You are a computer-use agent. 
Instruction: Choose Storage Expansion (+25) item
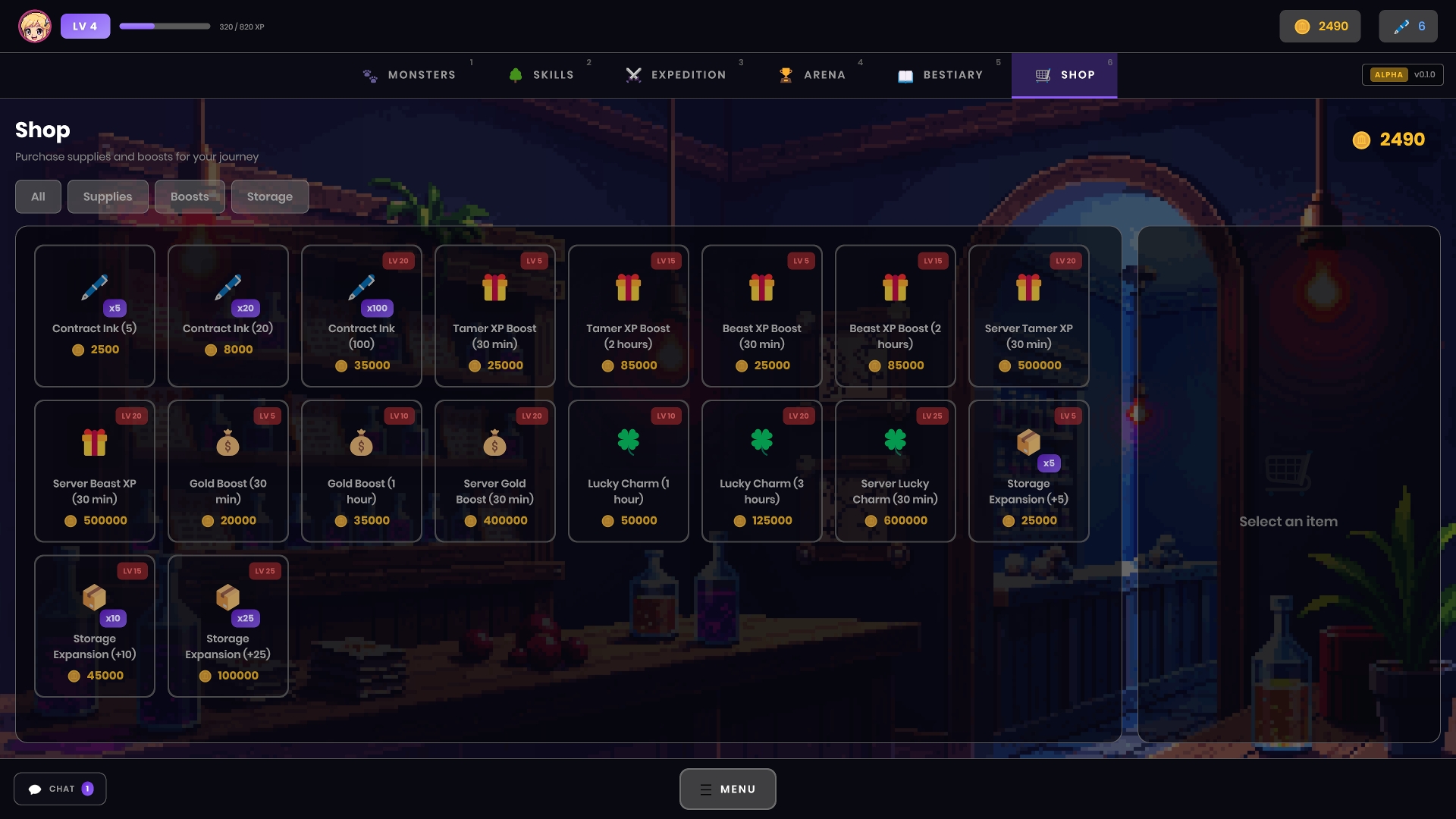click(x=228, y=626)
